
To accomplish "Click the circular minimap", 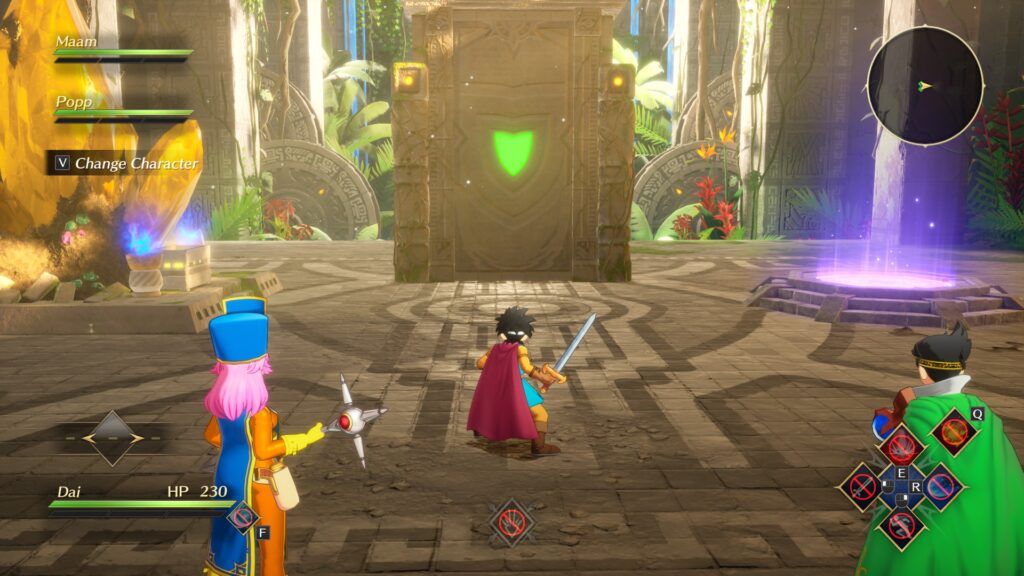I will tap(924, 85).
